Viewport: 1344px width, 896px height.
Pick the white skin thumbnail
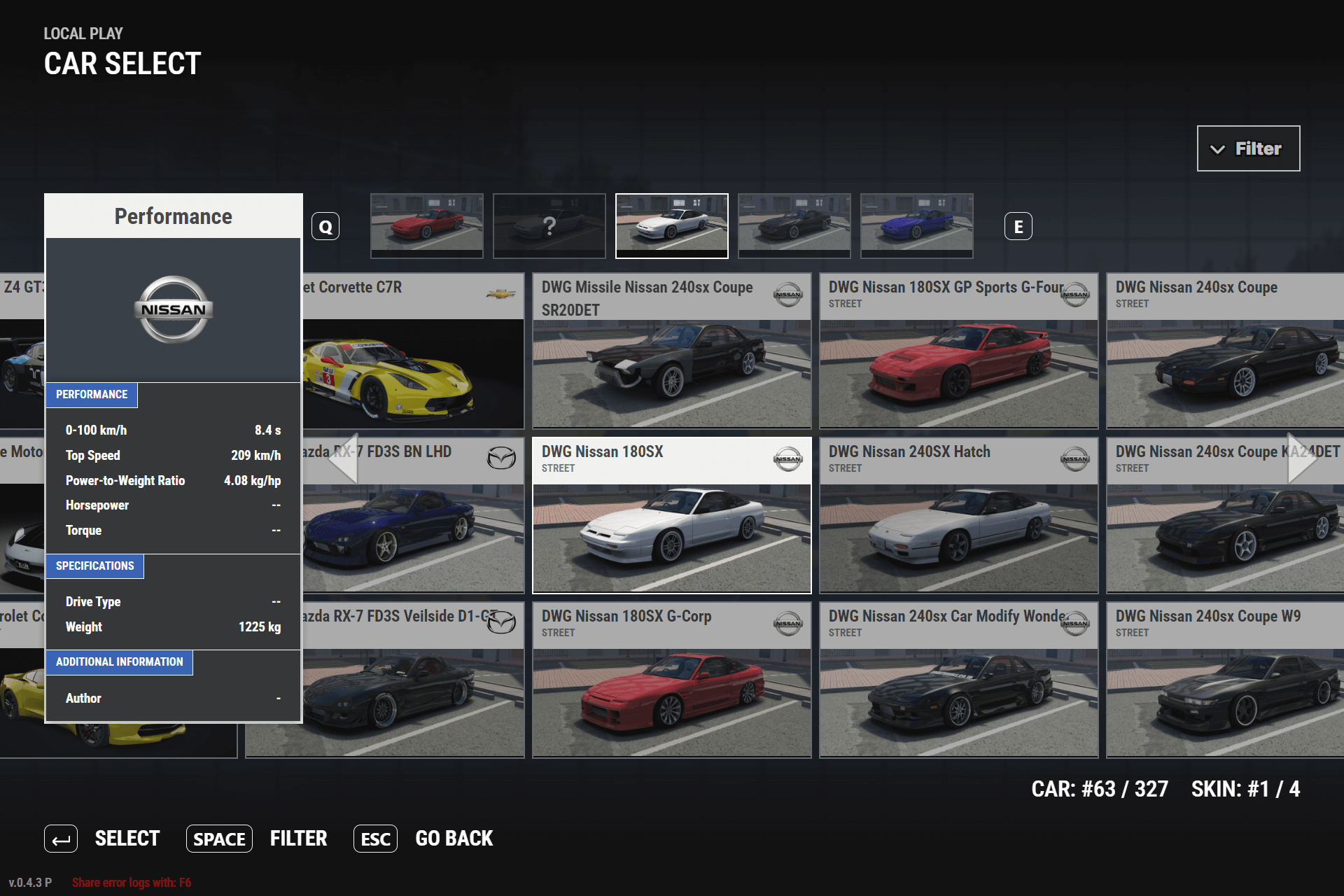pyautogui.click(x=672, y=225)
